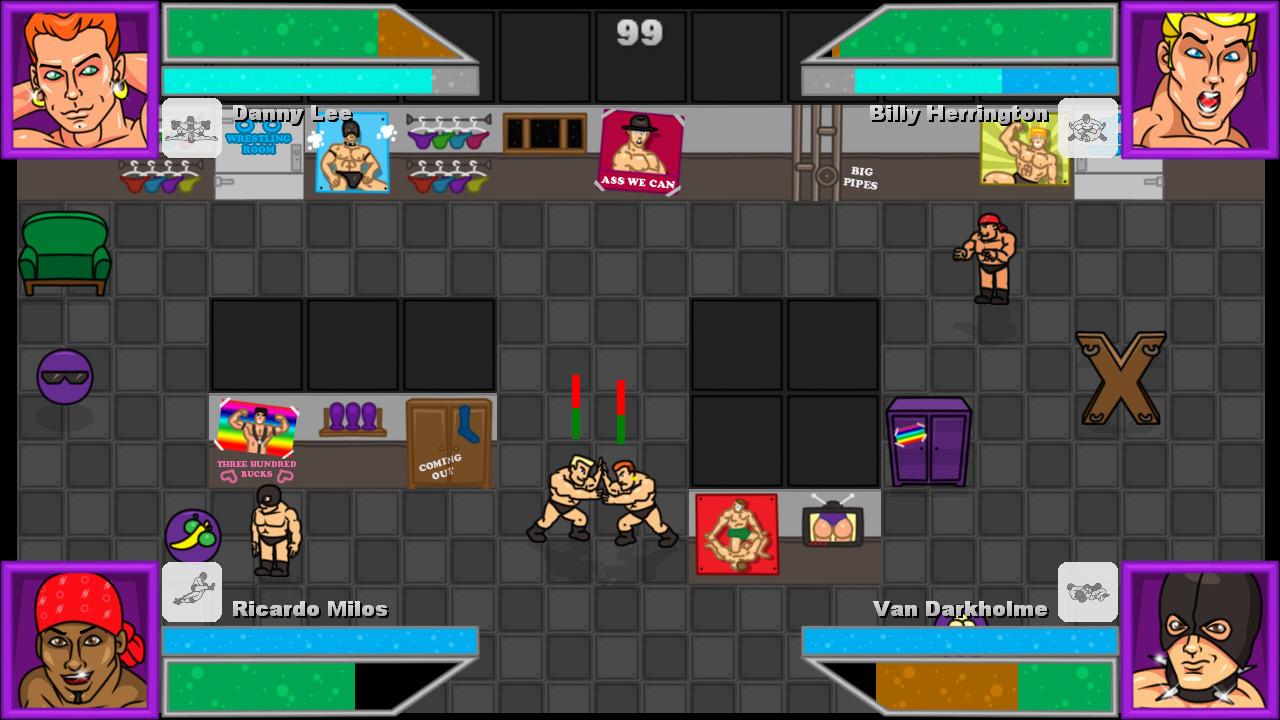This screenshot has height=720, width=1280.
Task: Click the A$$ WE CAN poster
Action: [x=639, y=152]
